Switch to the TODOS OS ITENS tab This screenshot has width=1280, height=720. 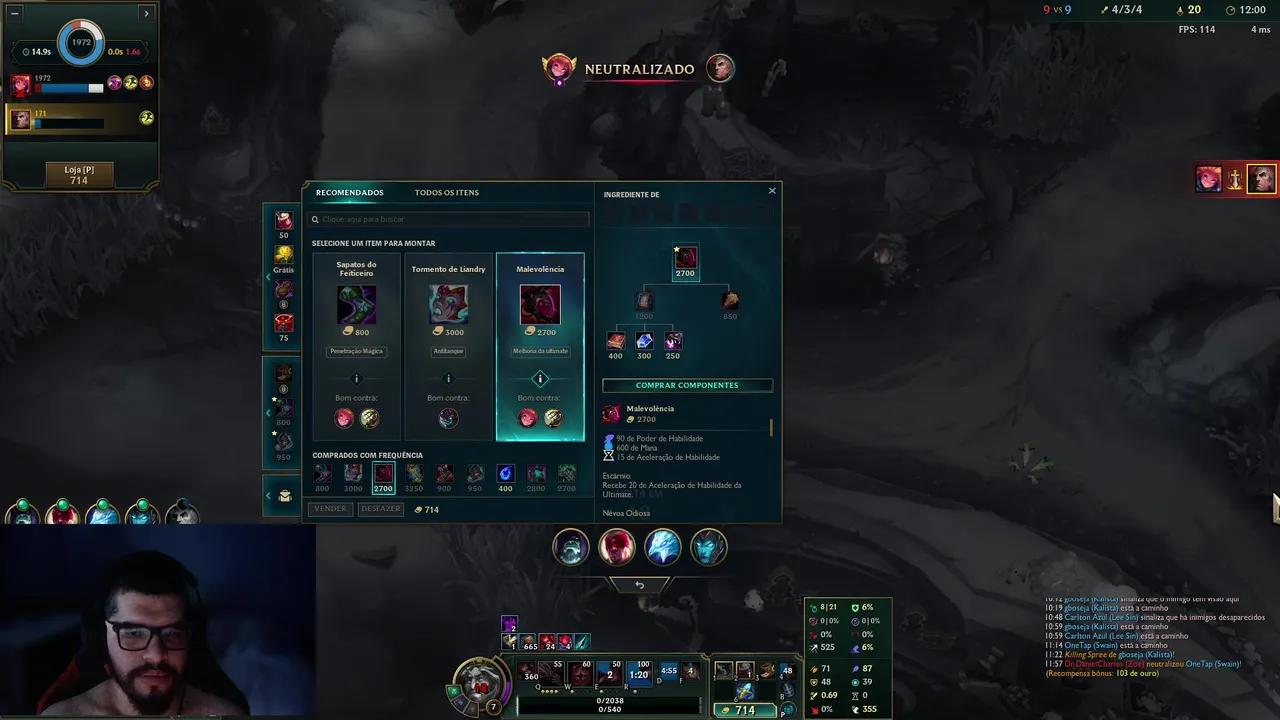[x=448, y=192]
